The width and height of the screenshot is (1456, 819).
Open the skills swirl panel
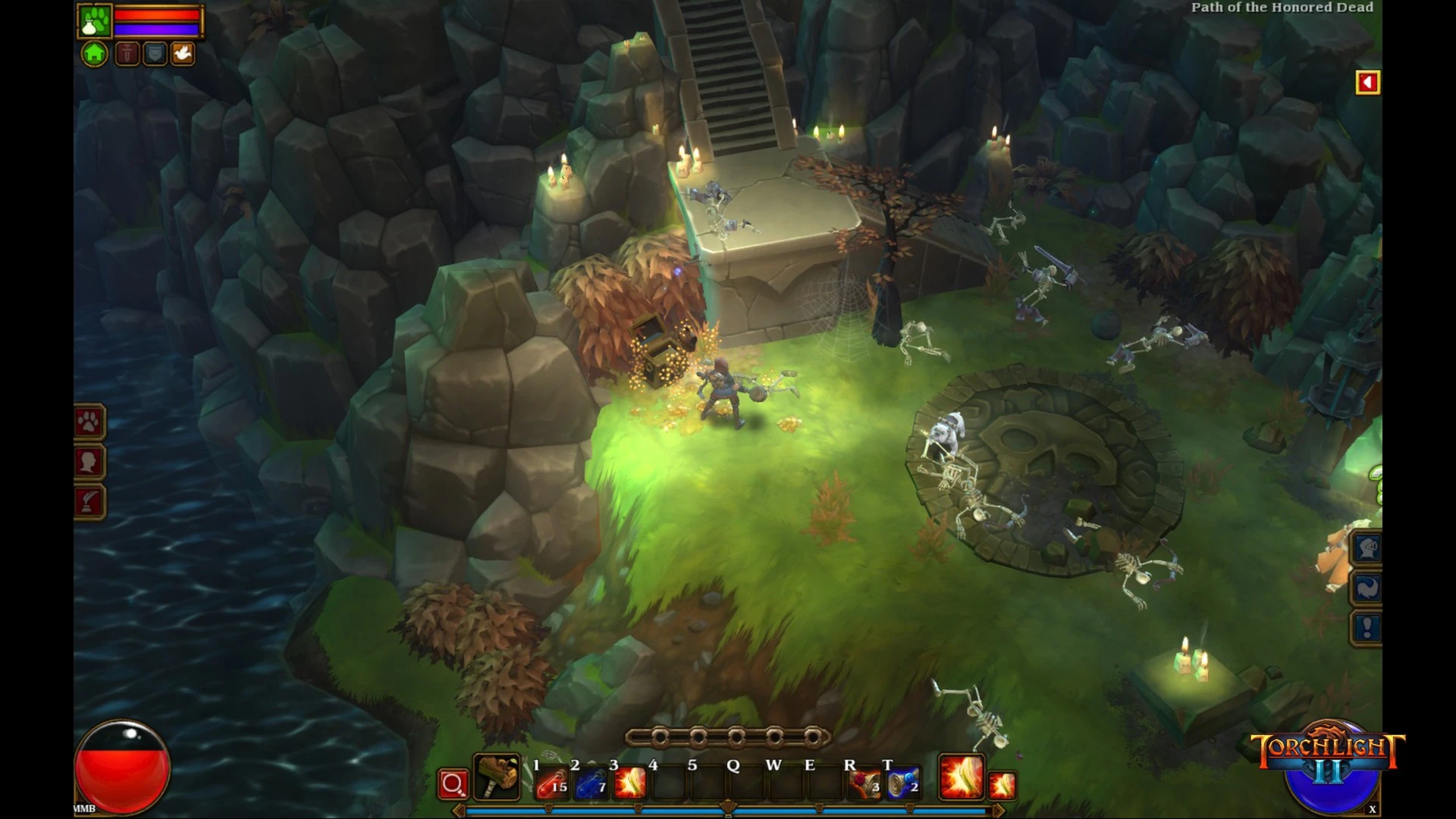click(x=1368, y=588)
